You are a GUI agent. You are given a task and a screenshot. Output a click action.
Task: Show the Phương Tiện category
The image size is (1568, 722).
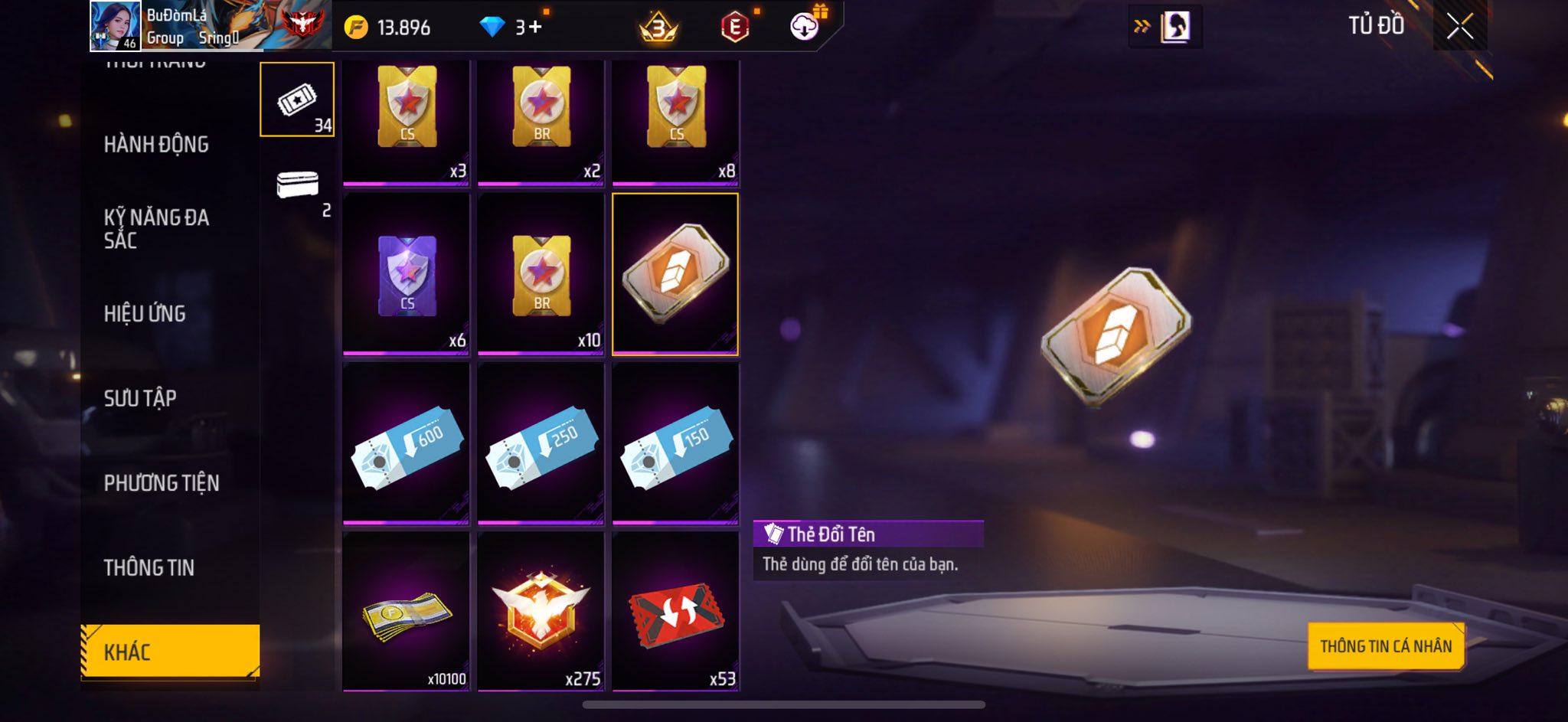point(162,483)
